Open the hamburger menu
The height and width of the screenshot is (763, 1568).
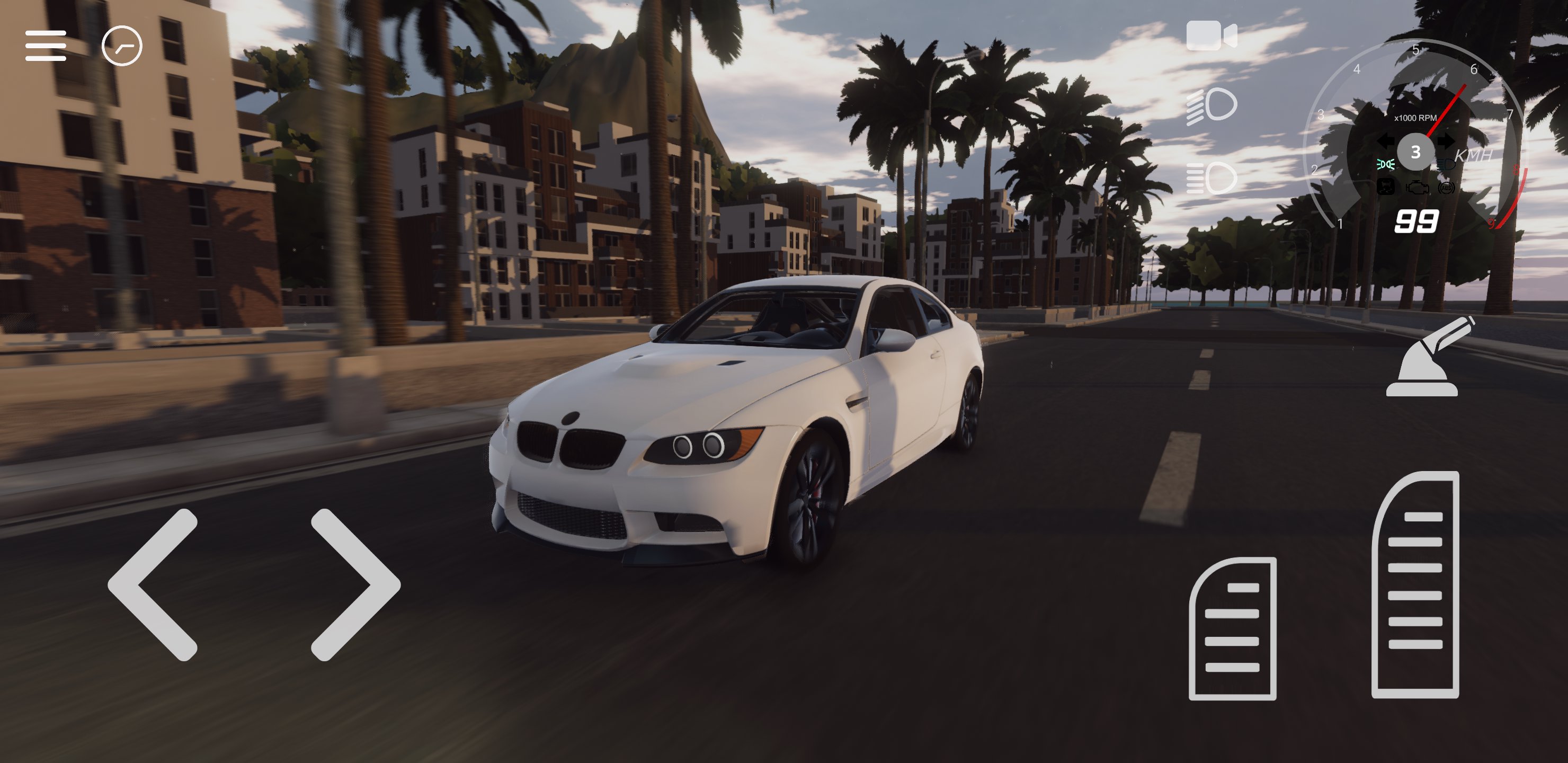(46, 46)
